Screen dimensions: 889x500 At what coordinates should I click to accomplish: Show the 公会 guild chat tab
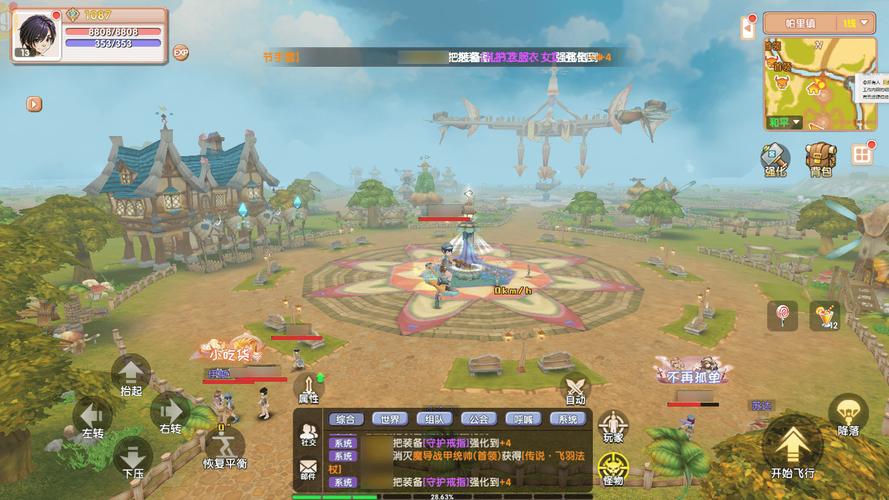(x=478, y=419)
